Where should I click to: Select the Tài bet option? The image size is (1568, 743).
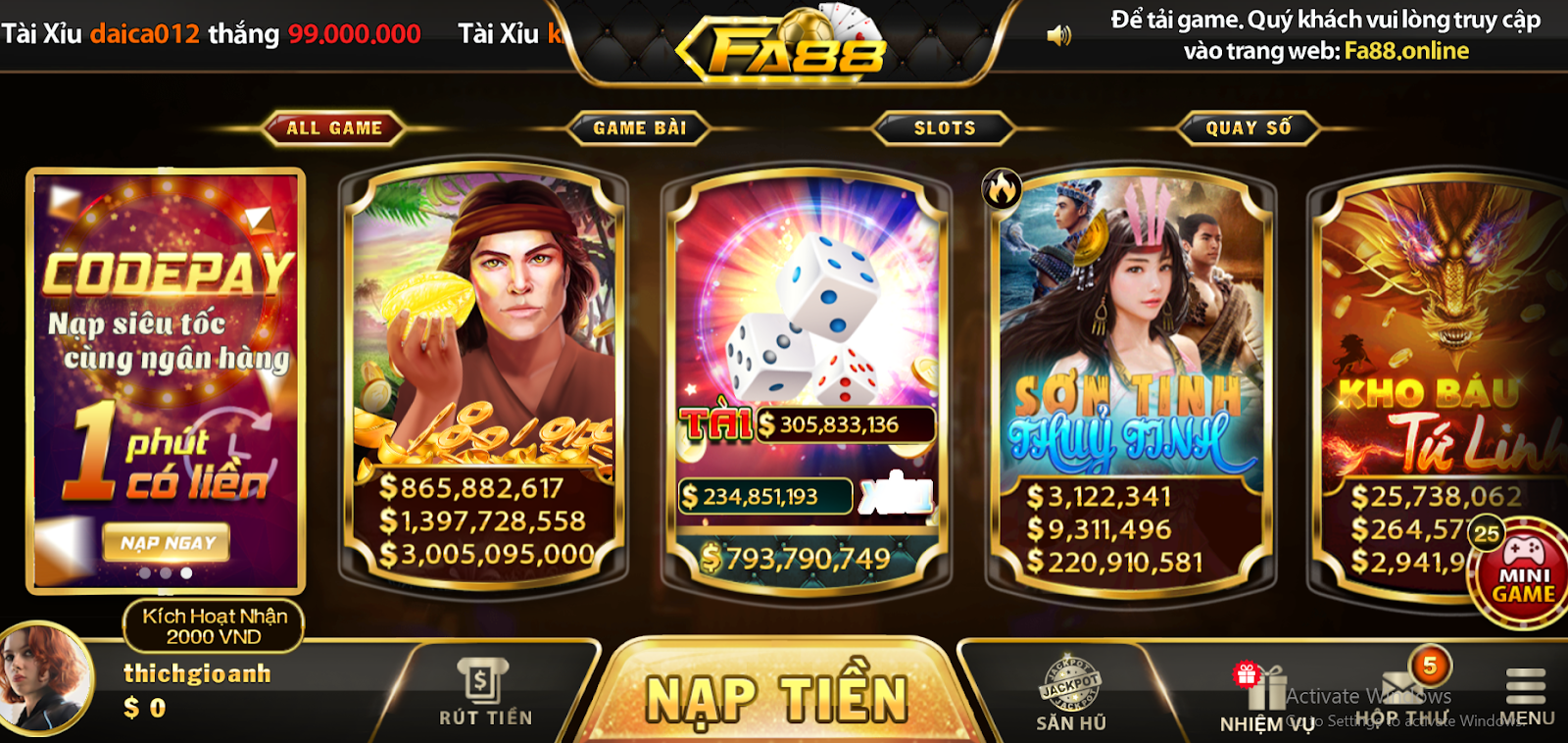tap(715, 423)
